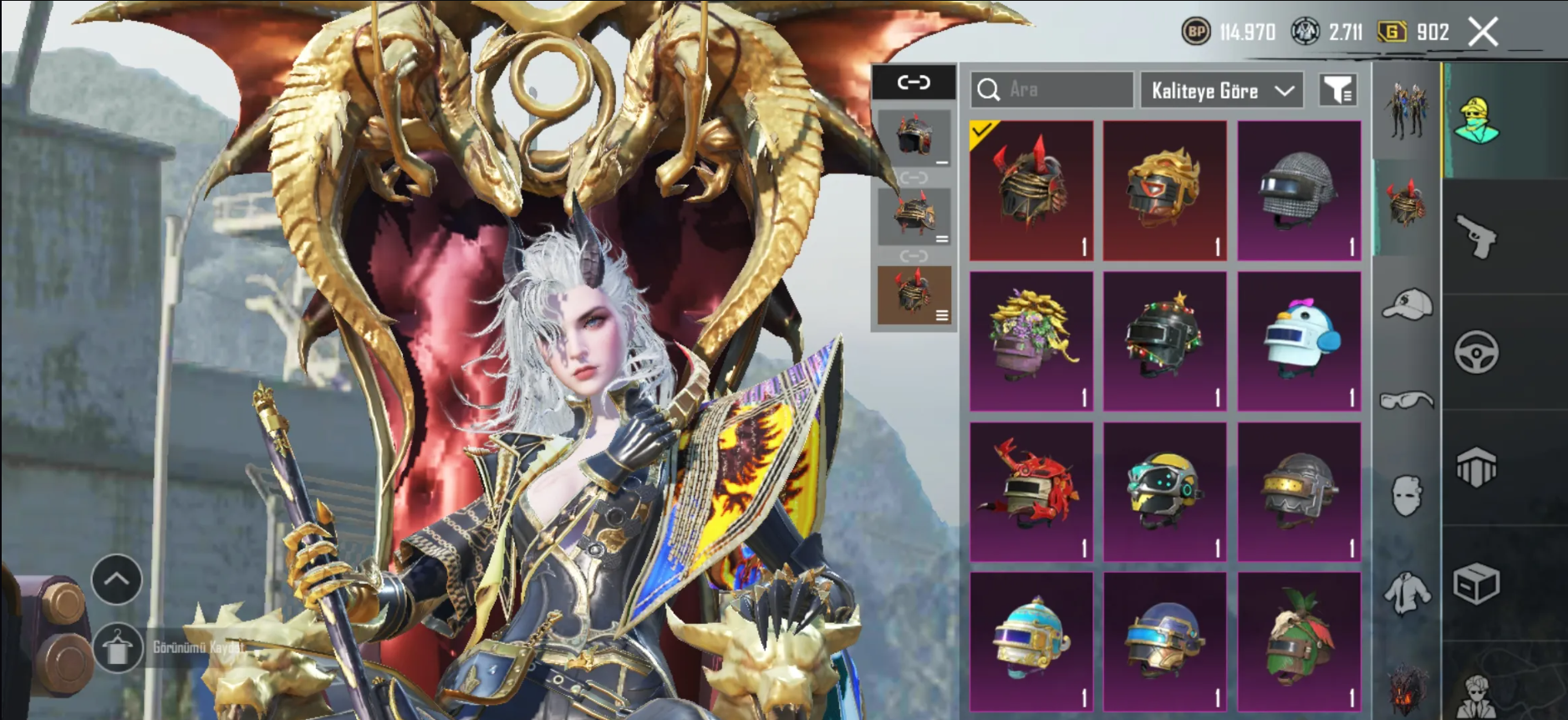Open the Kaliteye Göre sort dropdown
The width and height of the screenshot is (1568, 720).
pos(1221,90)
